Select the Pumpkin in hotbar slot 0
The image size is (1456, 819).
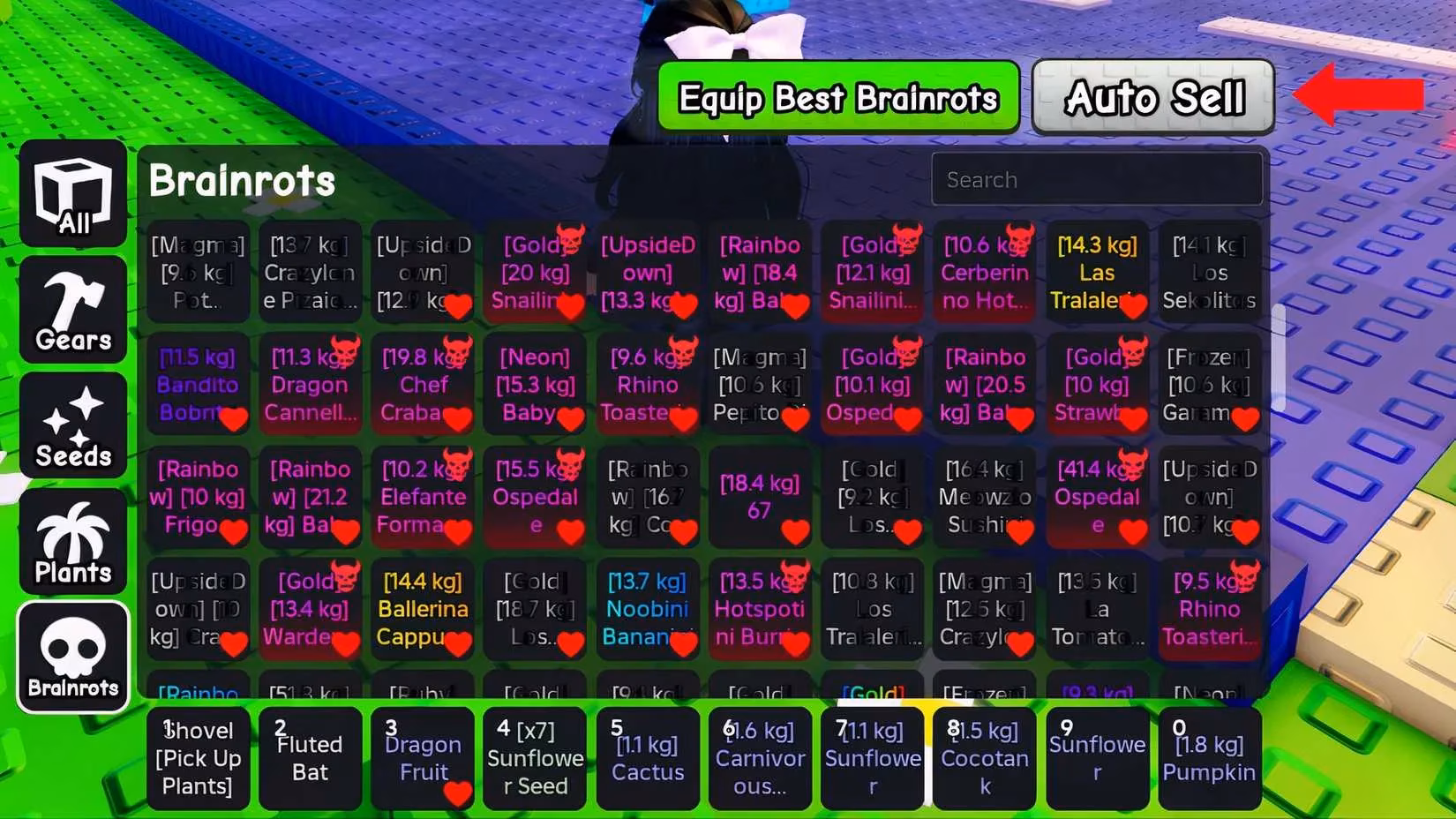coord(1210,757)
